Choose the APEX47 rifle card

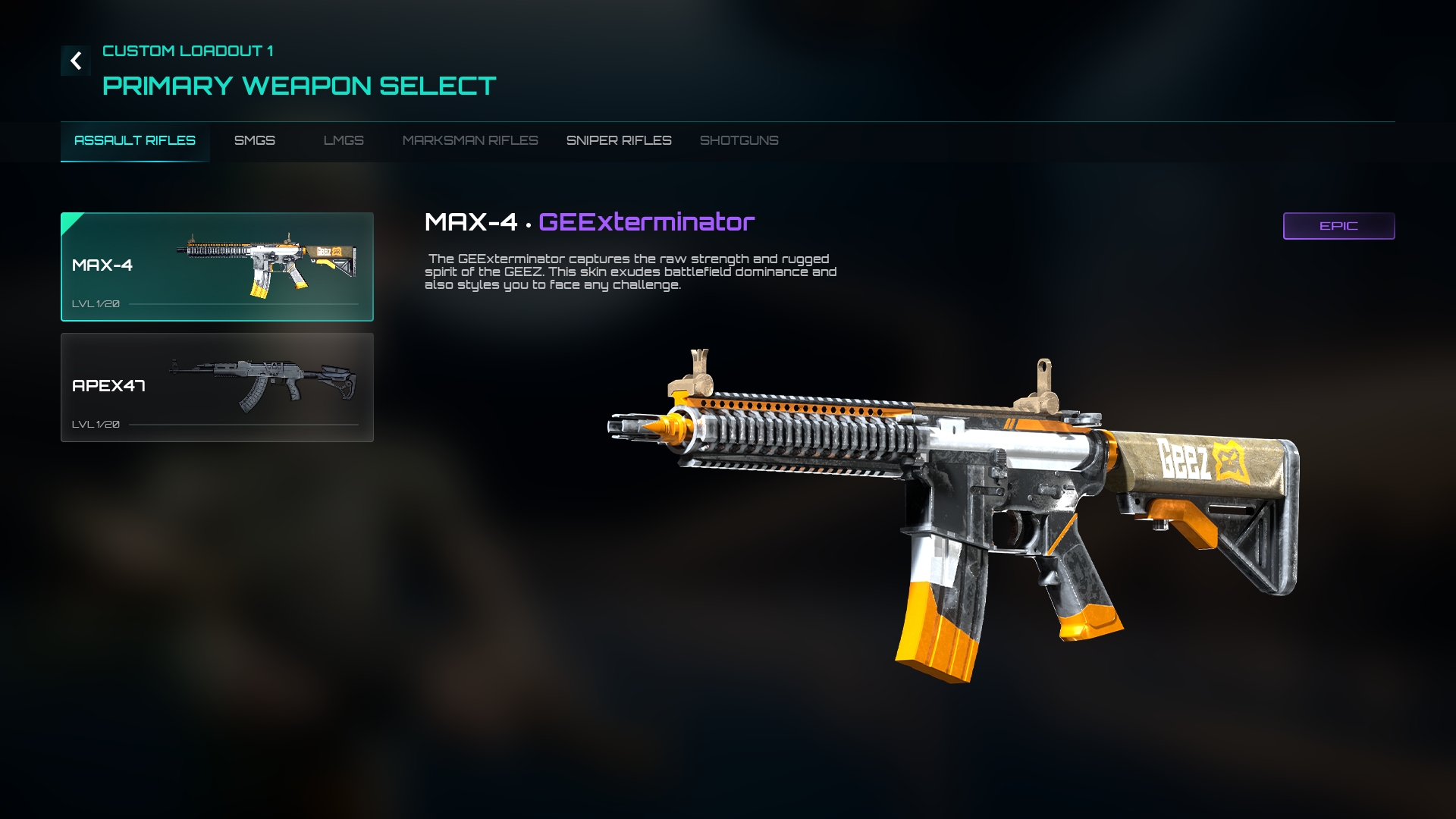pos(217,388)
